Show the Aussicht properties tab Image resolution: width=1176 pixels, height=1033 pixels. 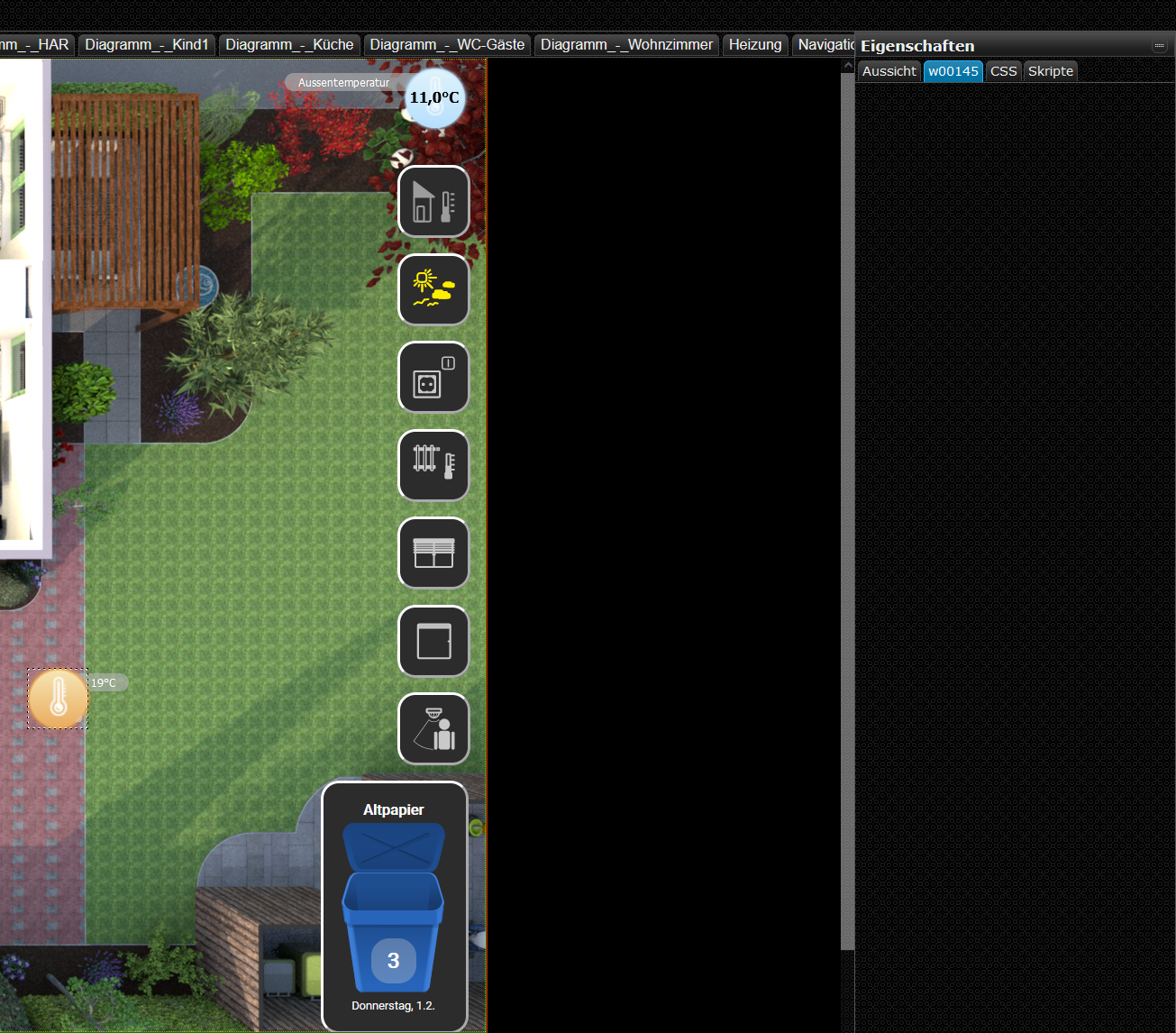point(889,71)
